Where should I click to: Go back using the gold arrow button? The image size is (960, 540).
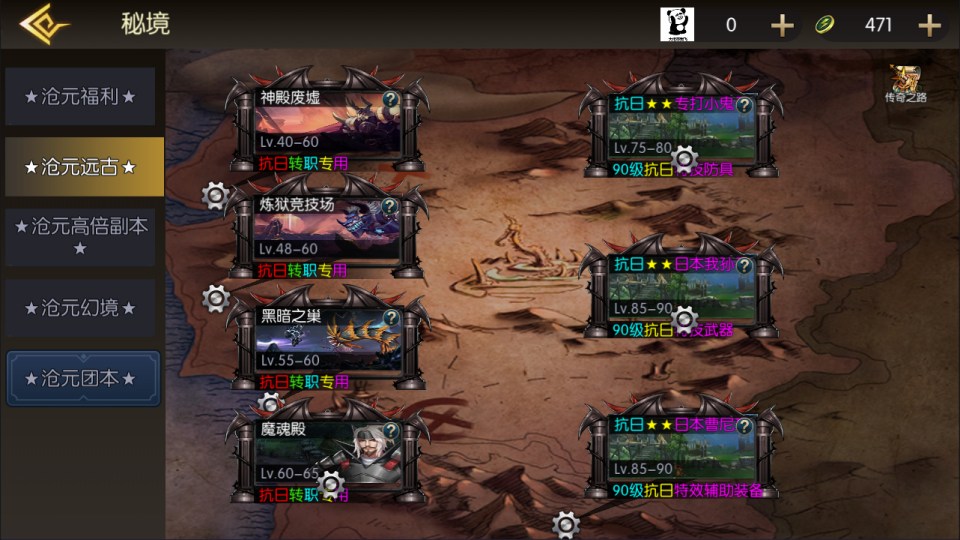click(44, 24)
